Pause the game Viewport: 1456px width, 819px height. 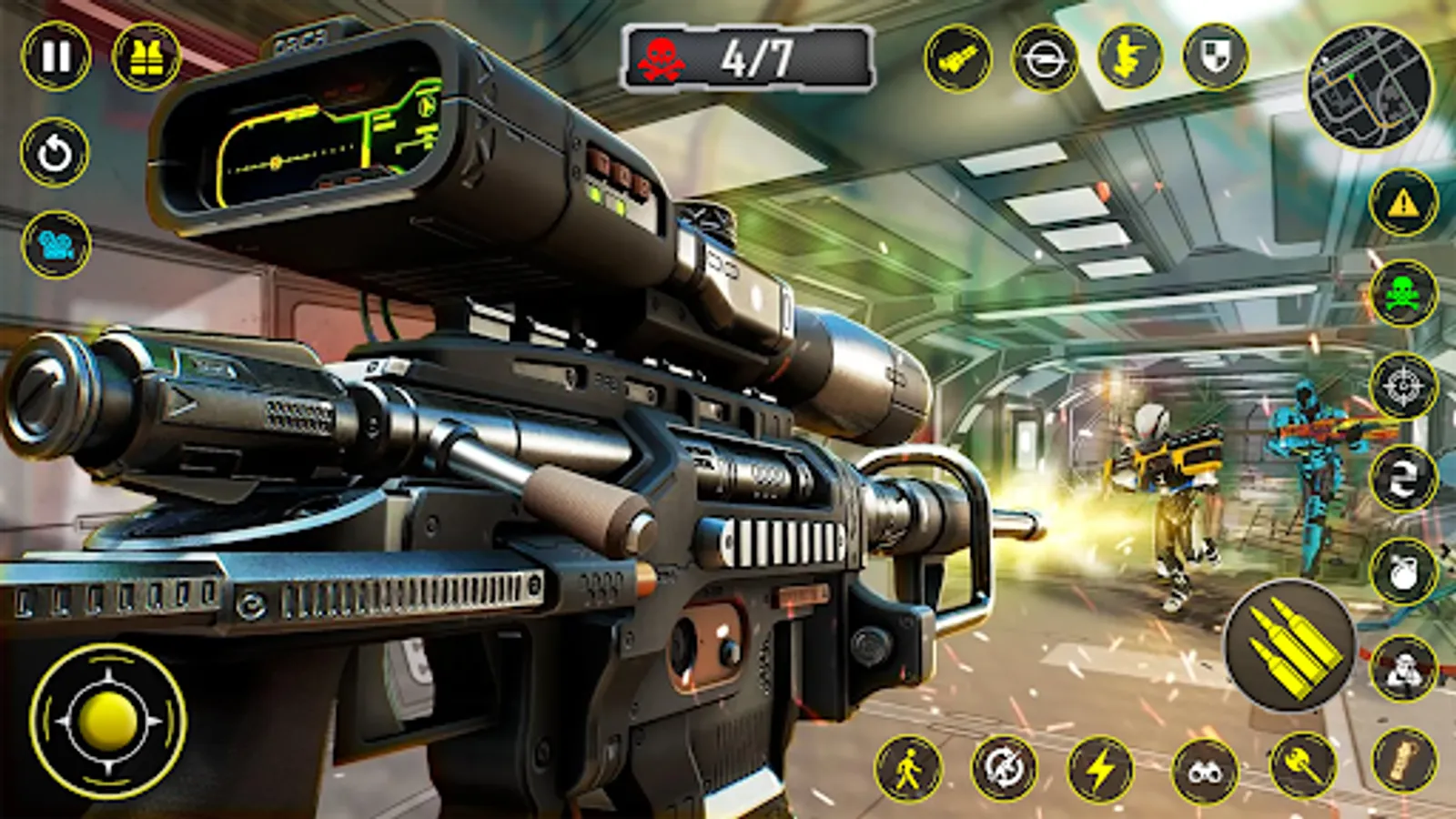(56, 56)
